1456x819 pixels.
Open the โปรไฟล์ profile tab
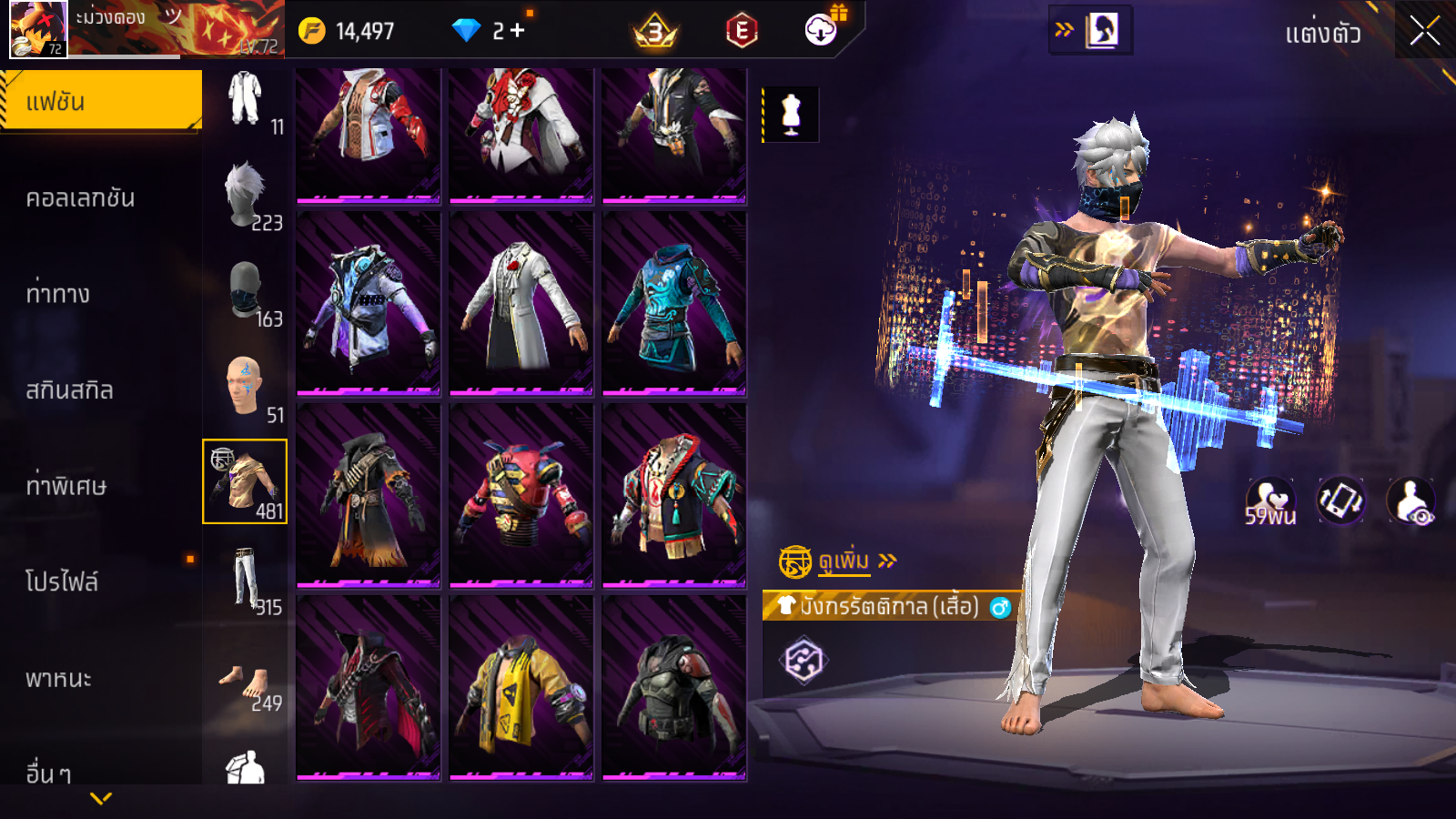point(62,581)
